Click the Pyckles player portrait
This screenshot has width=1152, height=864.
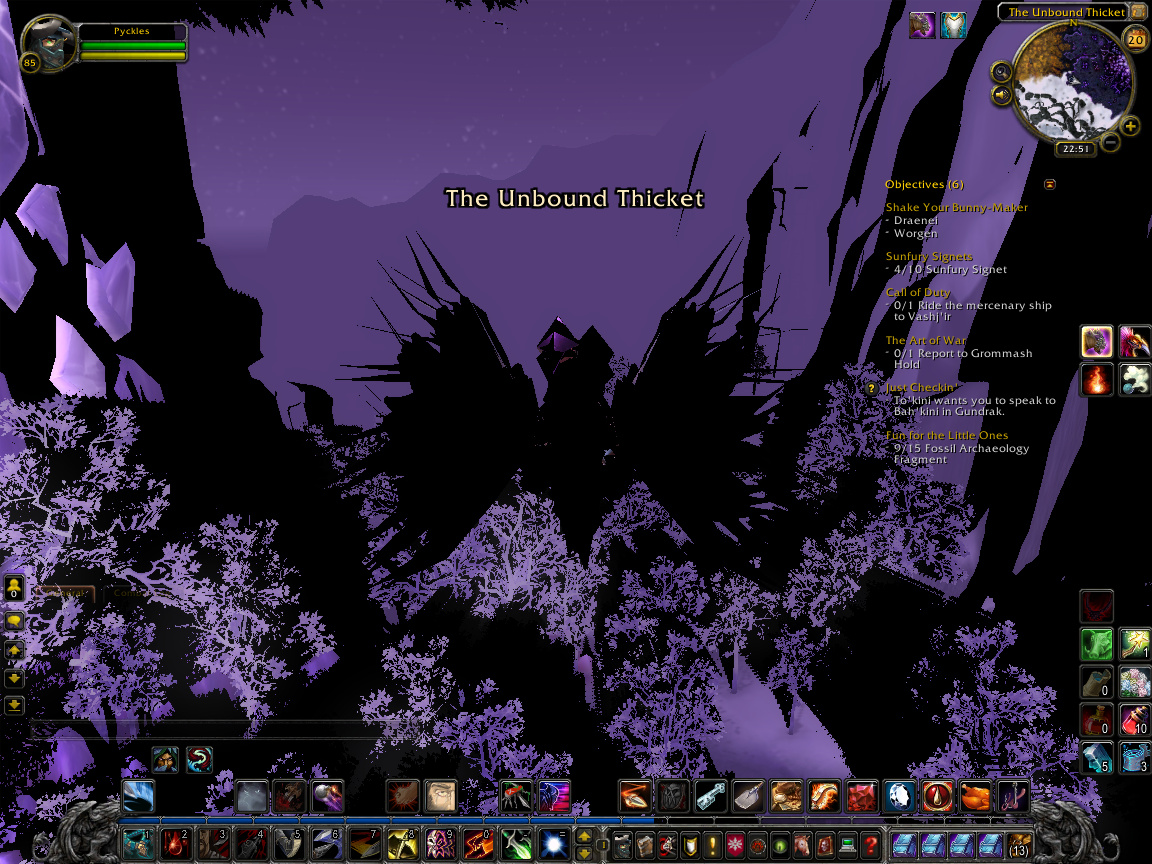47,42
